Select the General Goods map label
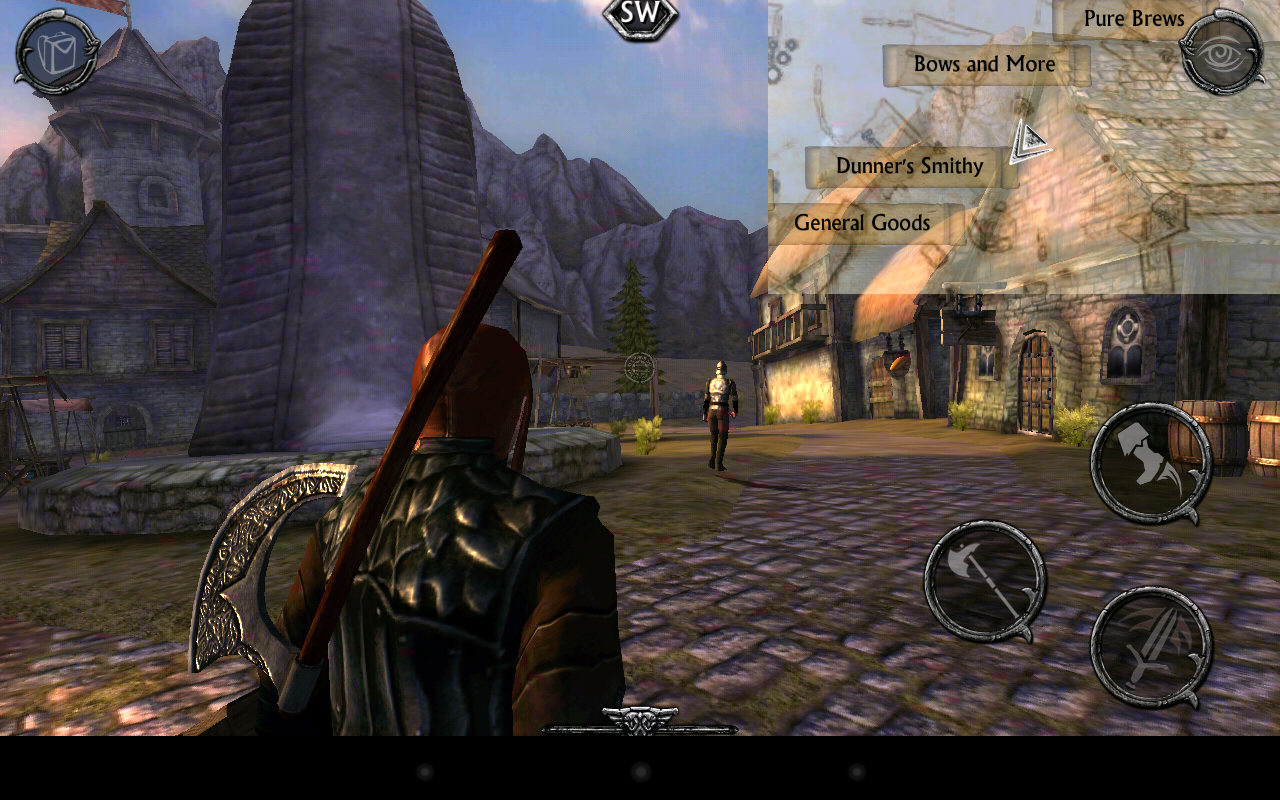The width and height of the screenshot is (1280, 800). [x=862, y=222]
